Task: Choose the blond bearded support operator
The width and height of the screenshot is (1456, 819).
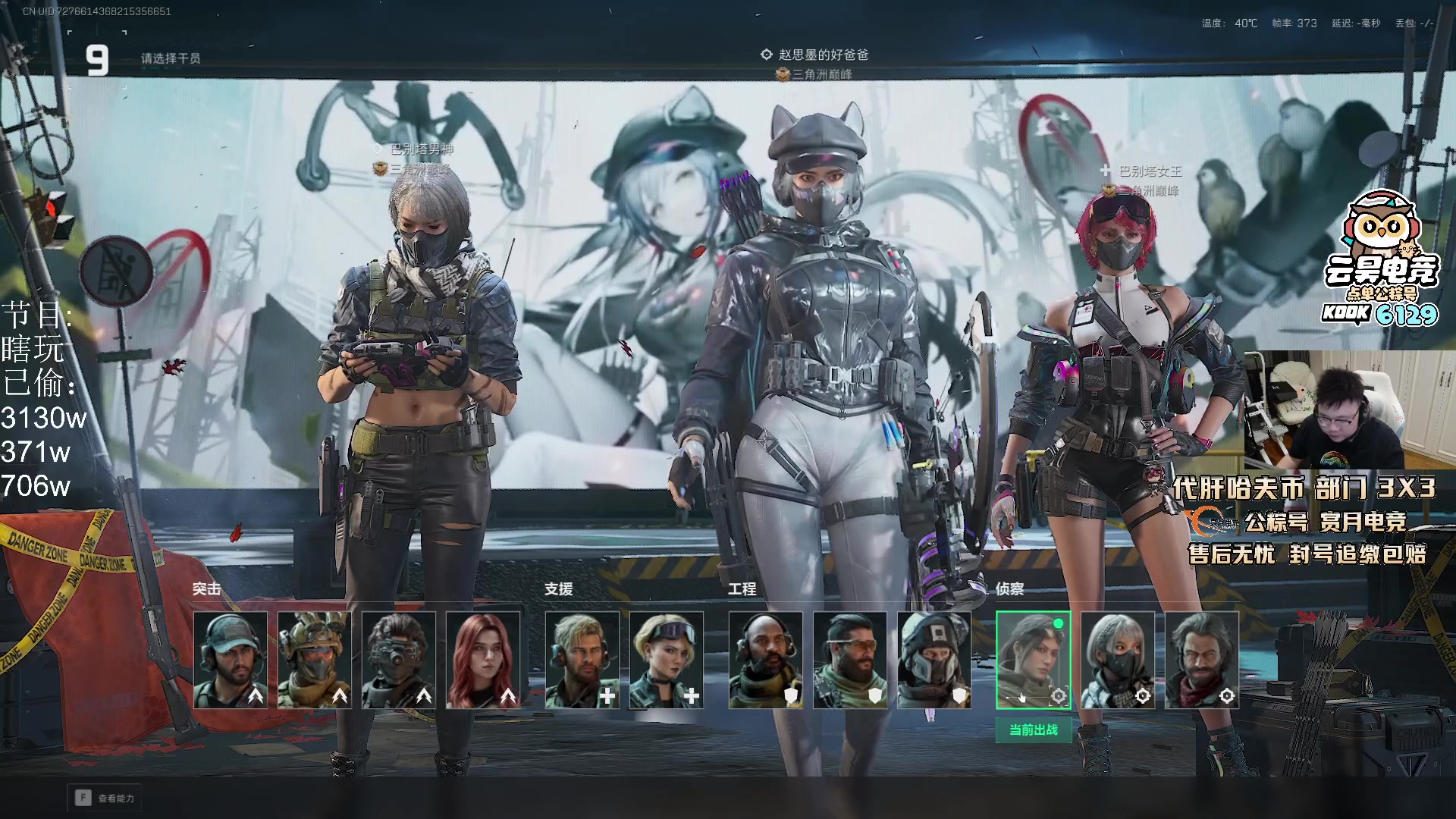Action: point(582,660)
